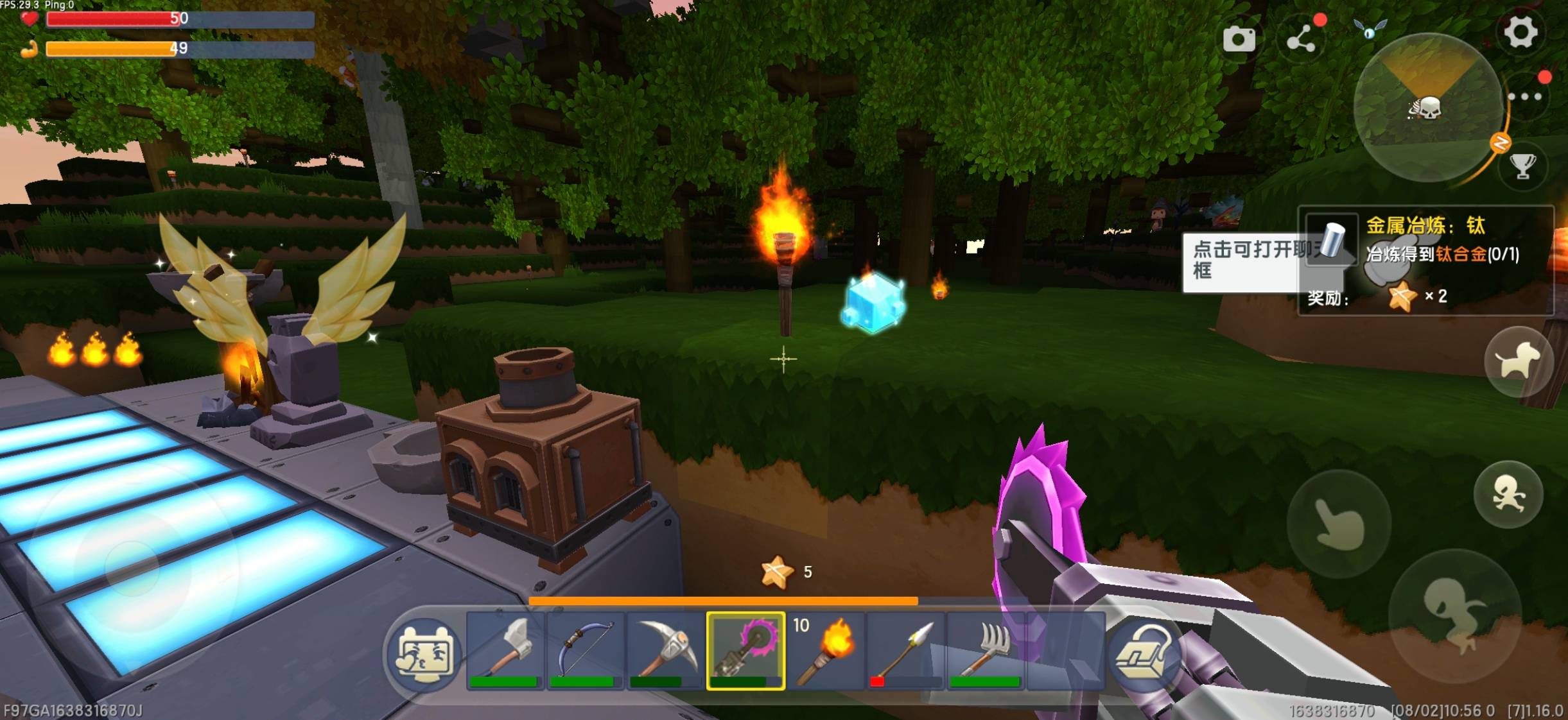Tap the running figure action button
This screenshot has width=1568, height=720.
[1508, 495]
